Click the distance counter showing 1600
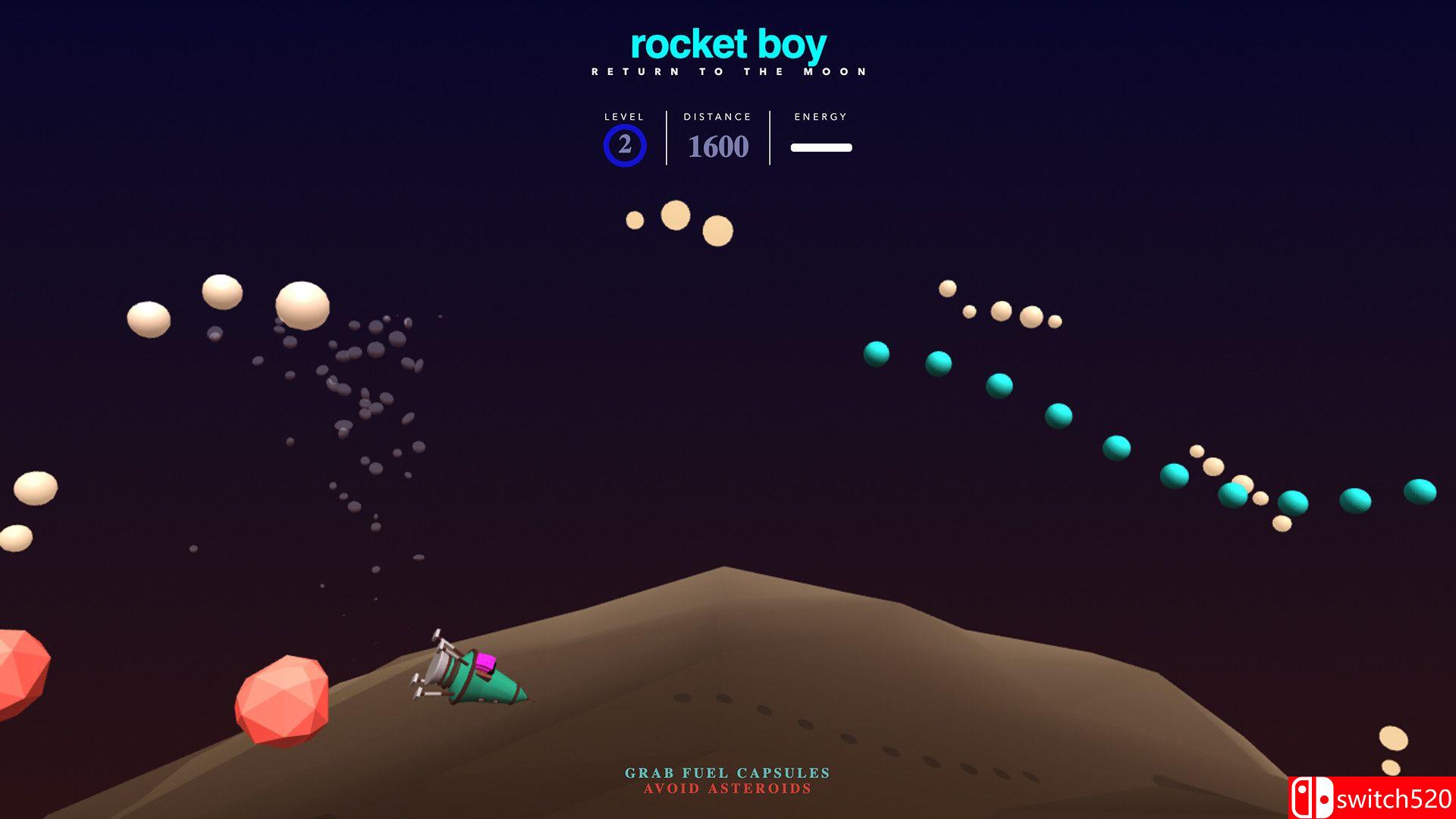This screenshot has width=1456, height=819. point(717,147)
